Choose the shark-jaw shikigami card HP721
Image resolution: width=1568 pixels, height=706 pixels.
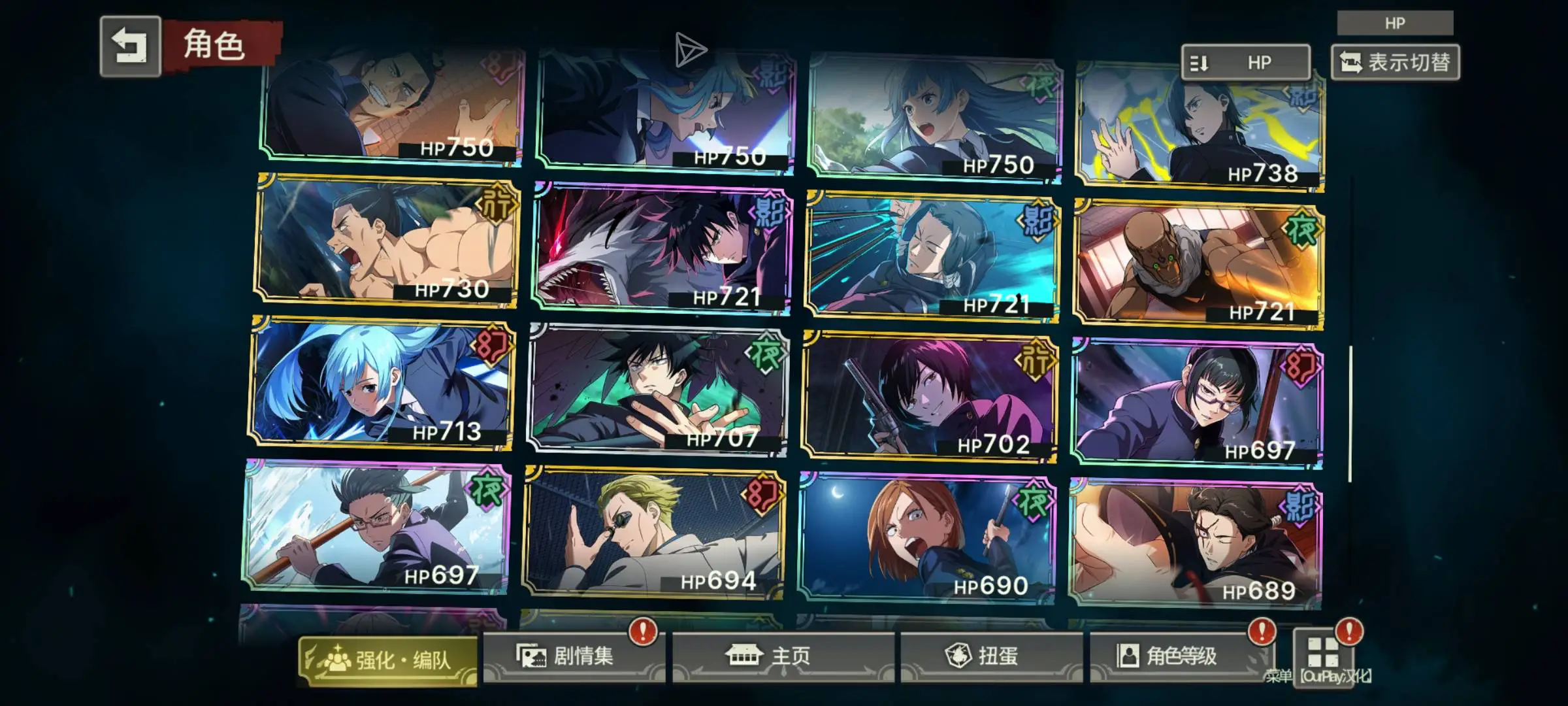tap(662, 248)
